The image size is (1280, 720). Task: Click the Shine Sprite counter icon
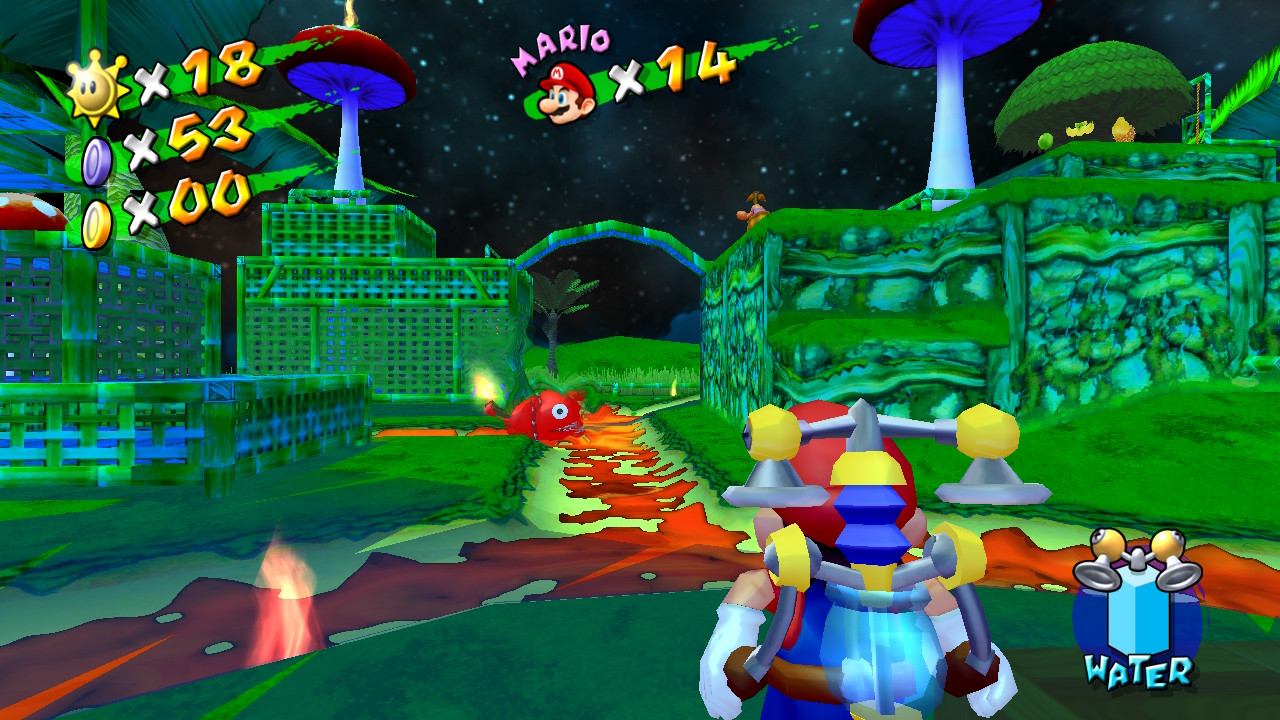point(97,87)
